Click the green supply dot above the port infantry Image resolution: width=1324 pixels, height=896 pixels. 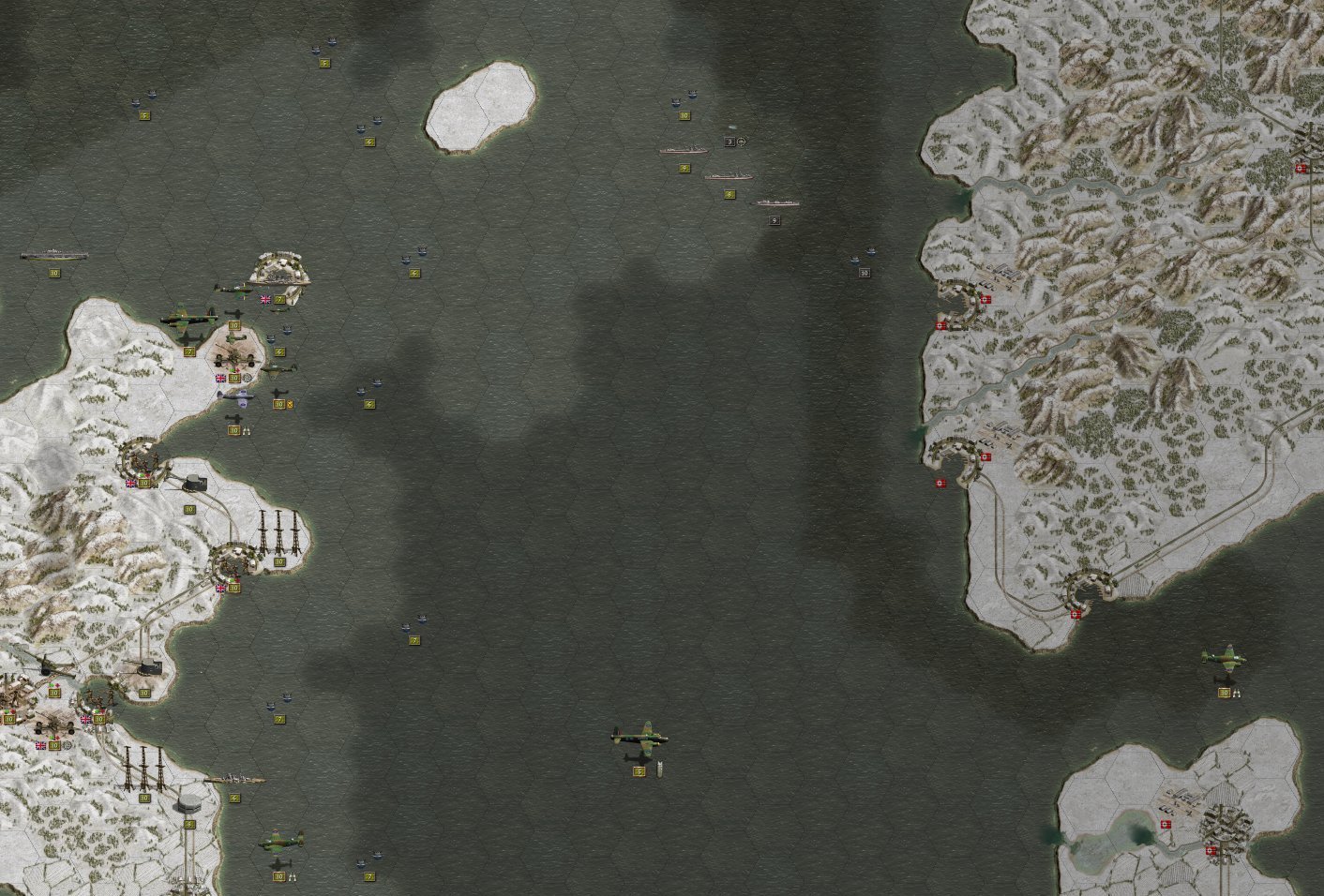[96, 709]
